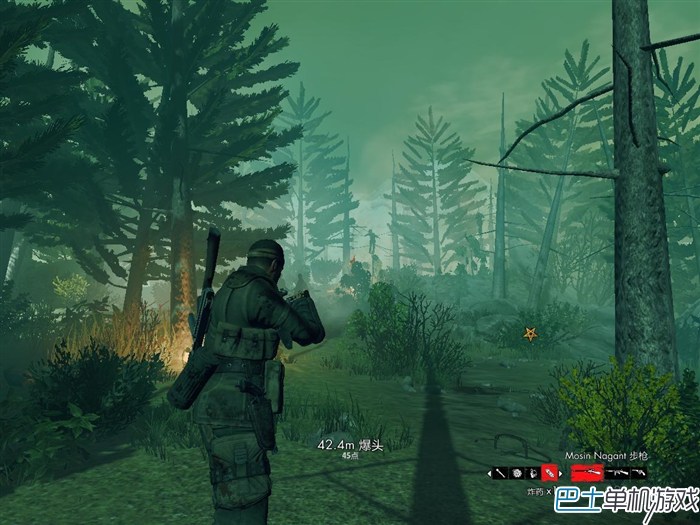The height and width of the screenshot is (525, 700).
Task: Switch to the pistol weapon slot
Action: tap(638, 473)
